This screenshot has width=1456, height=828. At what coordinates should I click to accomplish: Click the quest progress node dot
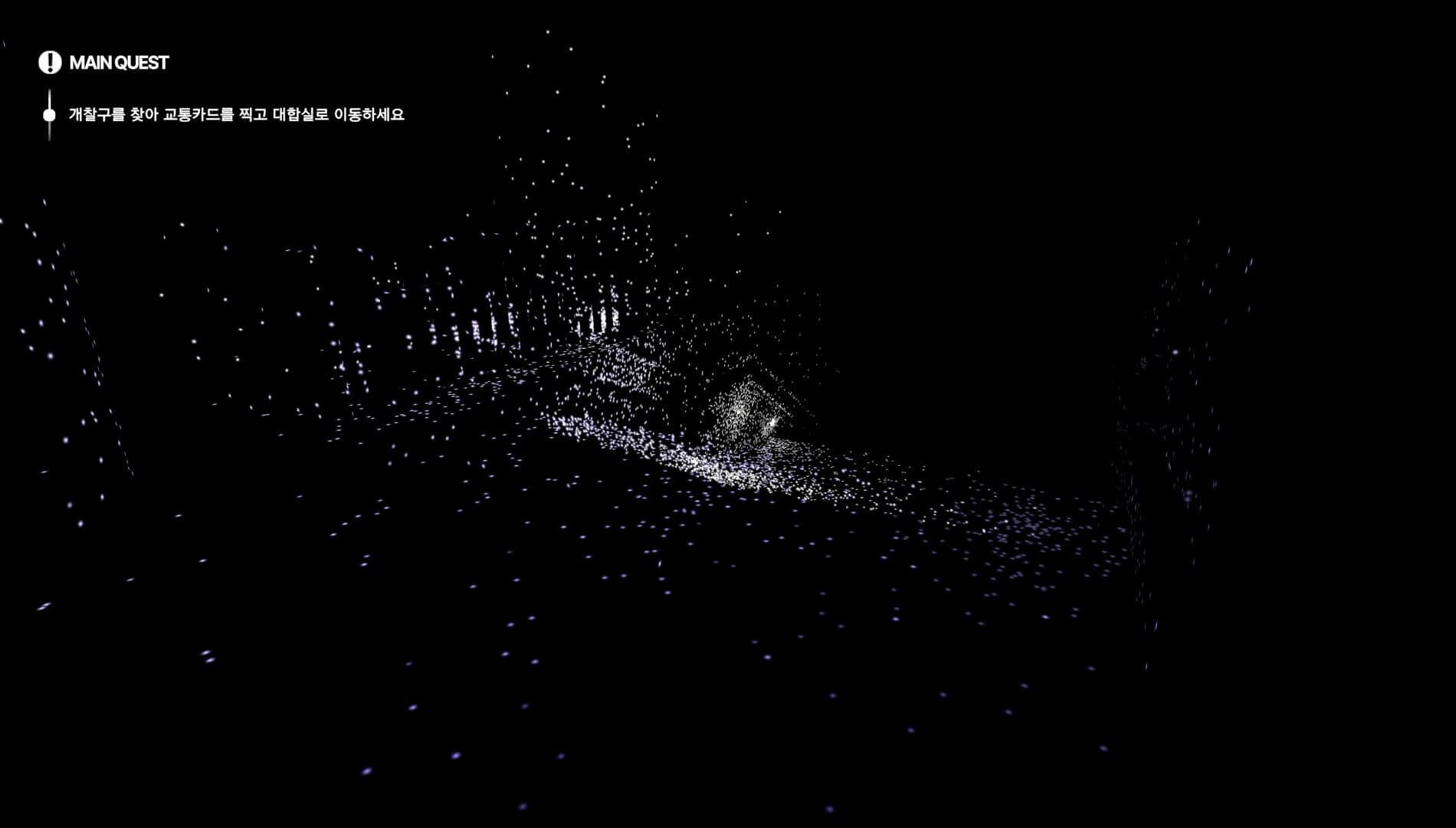click(x=50, y=116)
